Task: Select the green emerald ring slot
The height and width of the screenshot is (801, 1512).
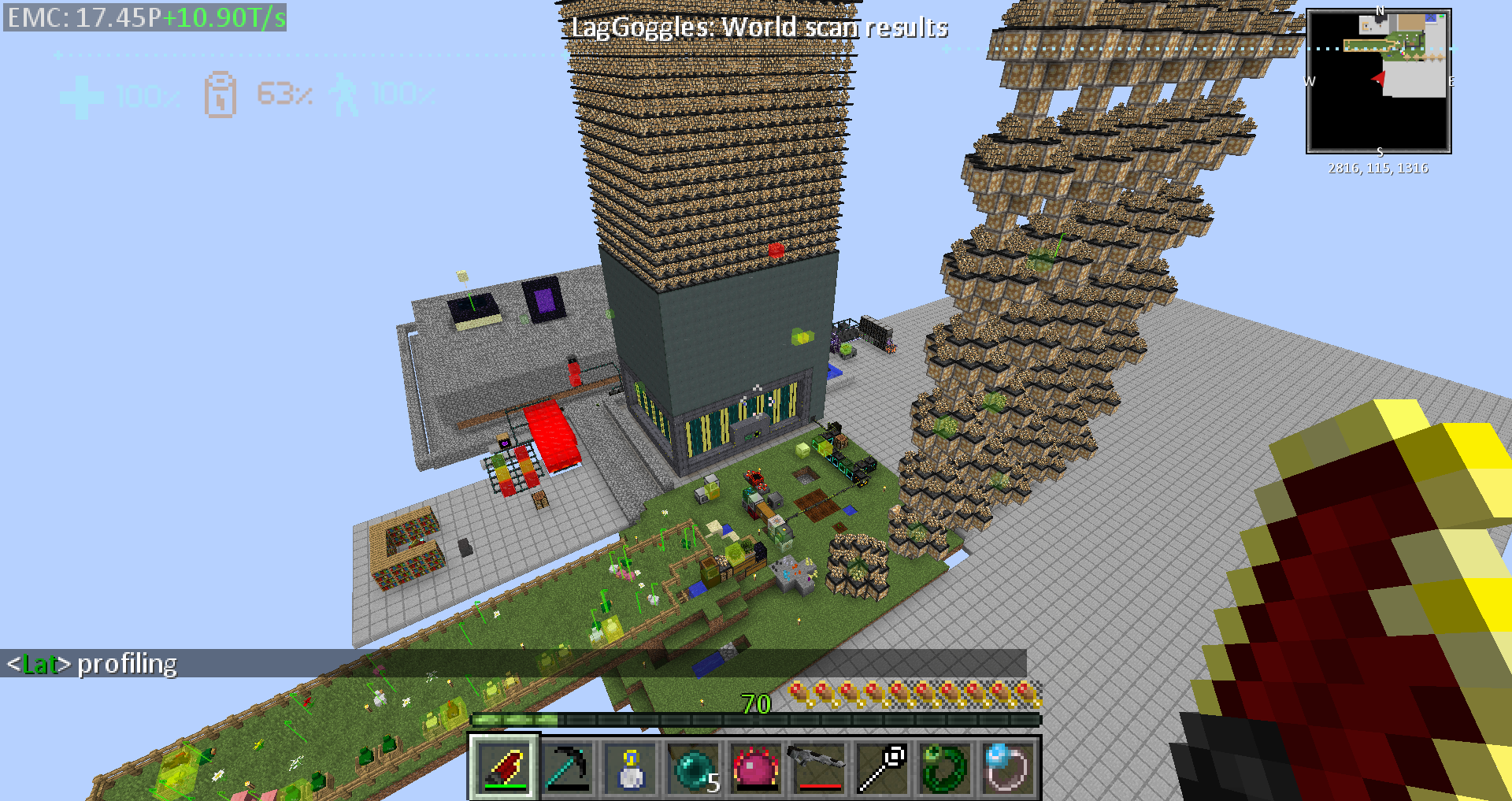Action: 945,767
